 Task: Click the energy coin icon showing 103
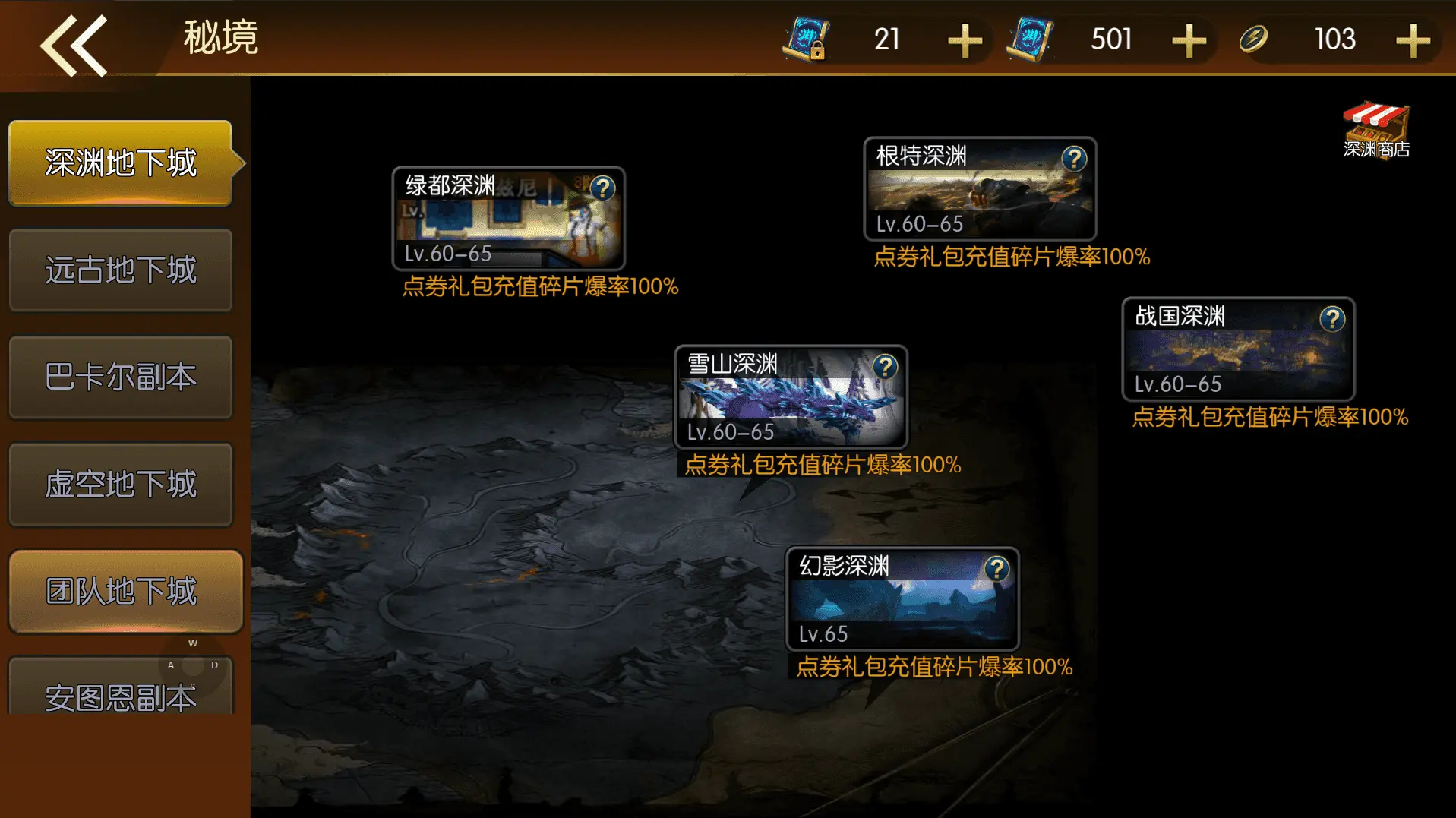(x=1255, y=39)
